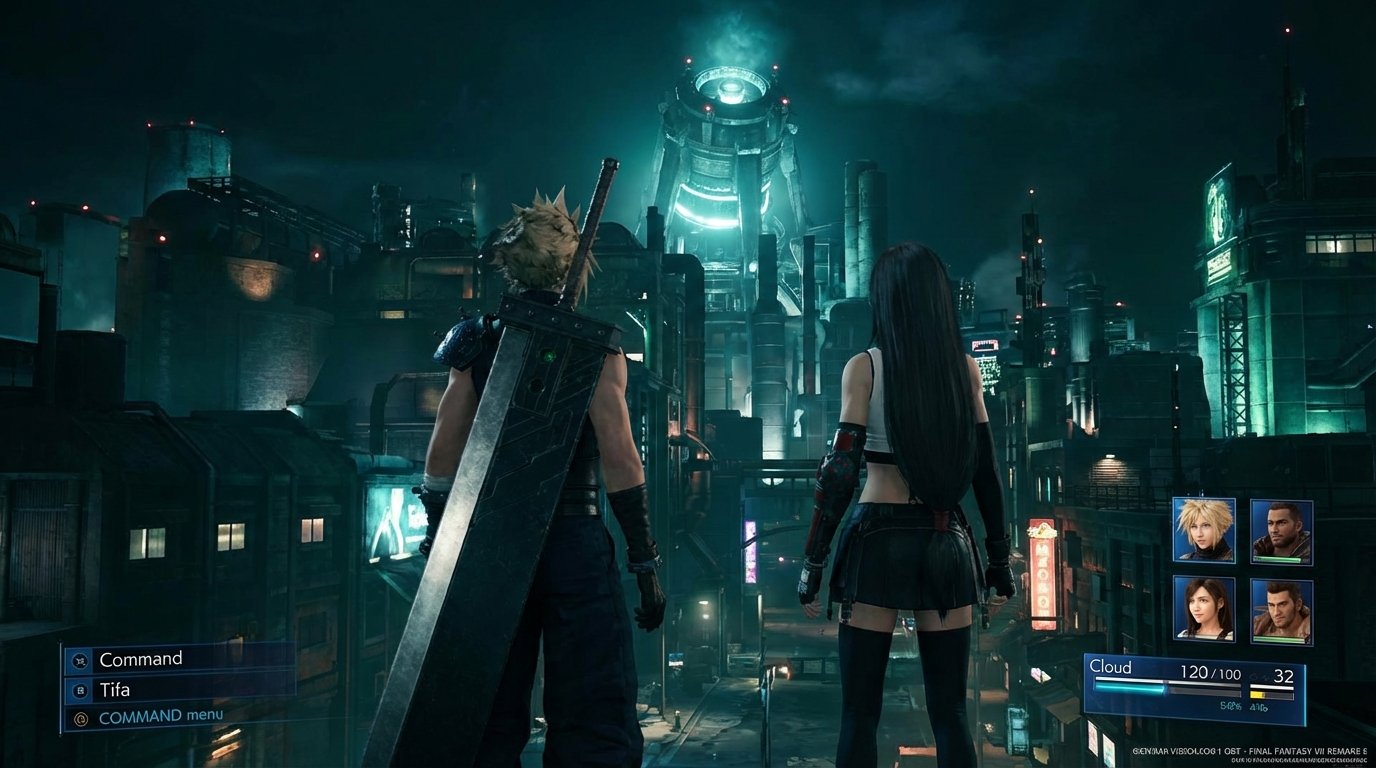
Task: Click the button prompt icon beside Tifa
Action: [x=81, y=691]
